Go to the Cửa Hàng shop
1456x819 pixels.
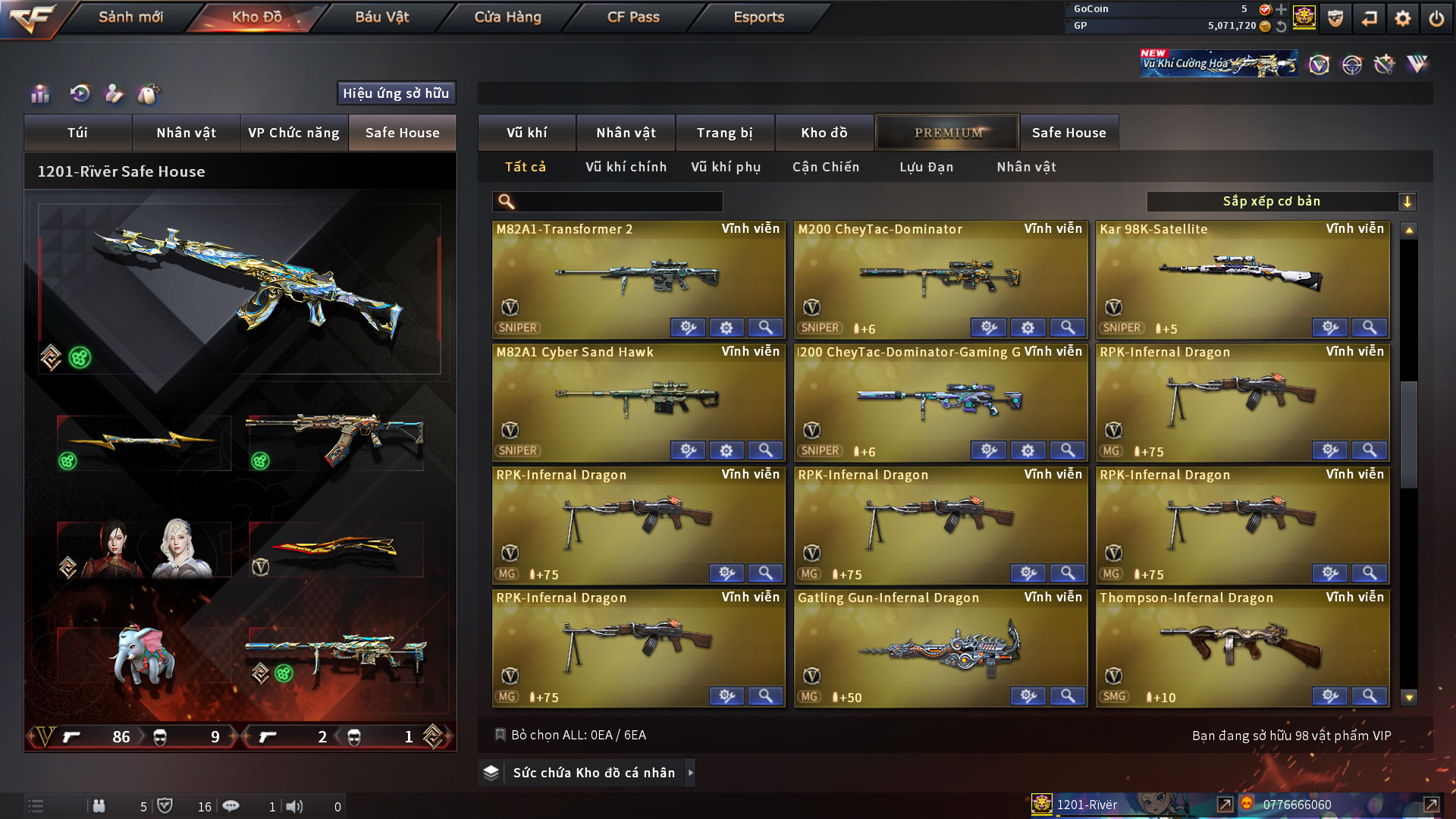click(x=507, y=17)
